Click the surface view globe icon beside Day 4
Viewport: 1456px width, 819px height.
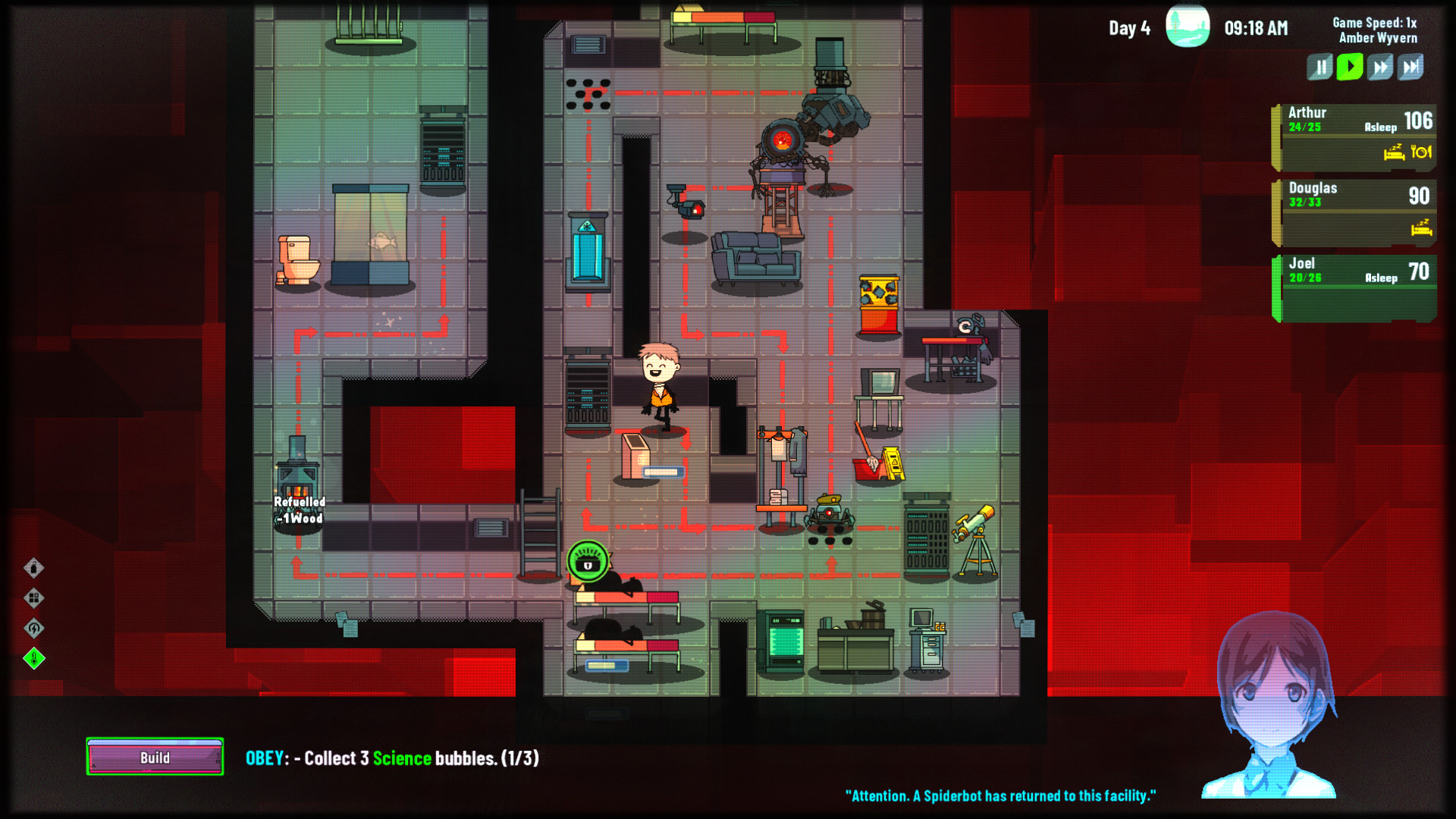tap(1188, 27)
